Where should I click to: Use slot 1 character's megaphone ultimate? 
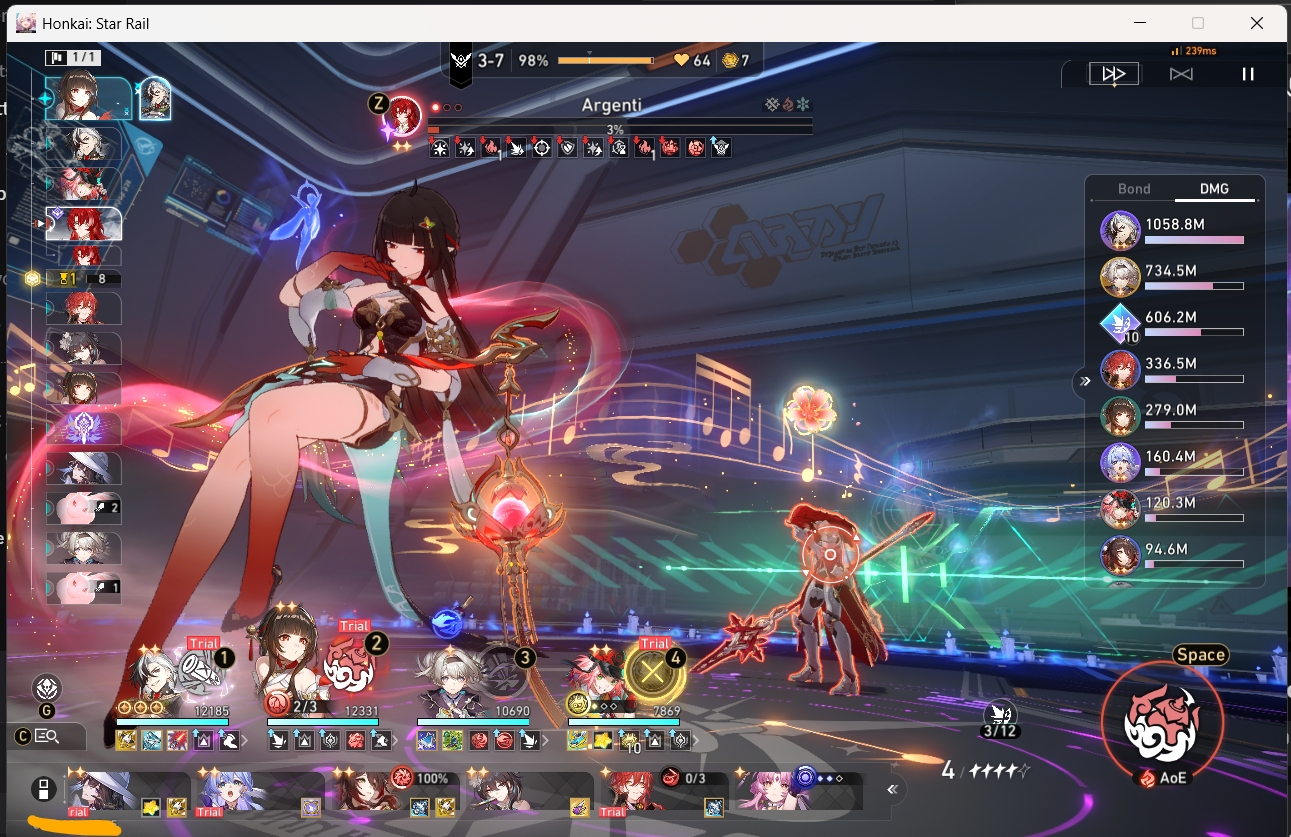[x=197, y=667]
